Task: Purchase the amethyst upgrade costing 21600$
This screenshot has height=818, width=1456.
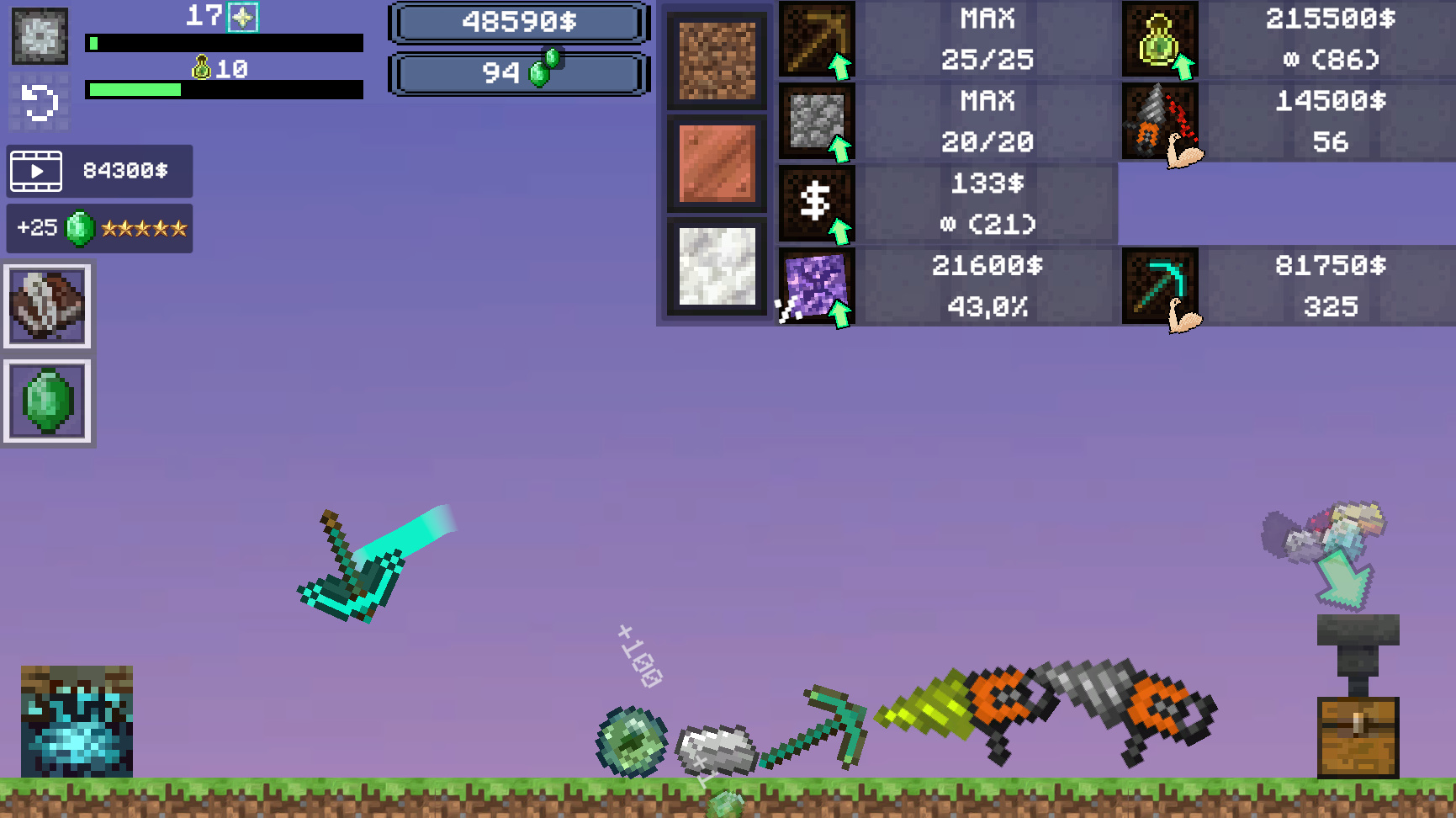Action: click(815, 287)
